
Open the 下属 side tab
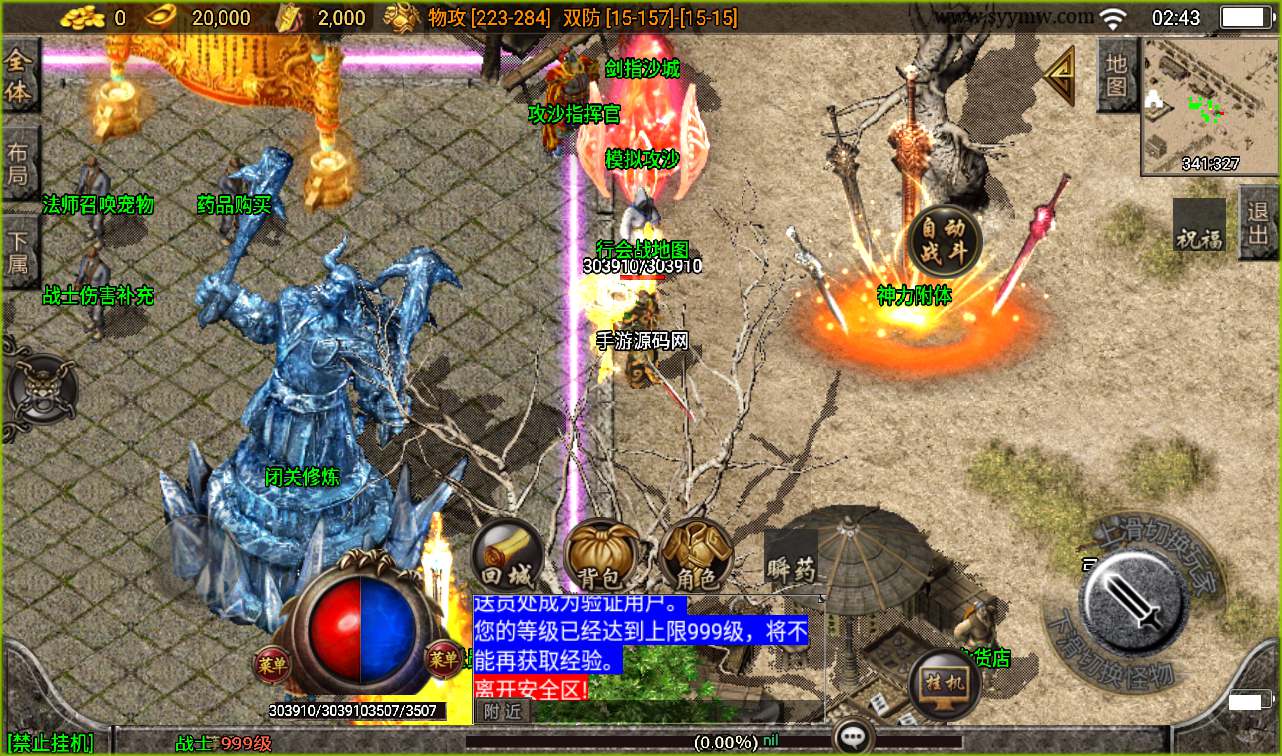[19, 255]
